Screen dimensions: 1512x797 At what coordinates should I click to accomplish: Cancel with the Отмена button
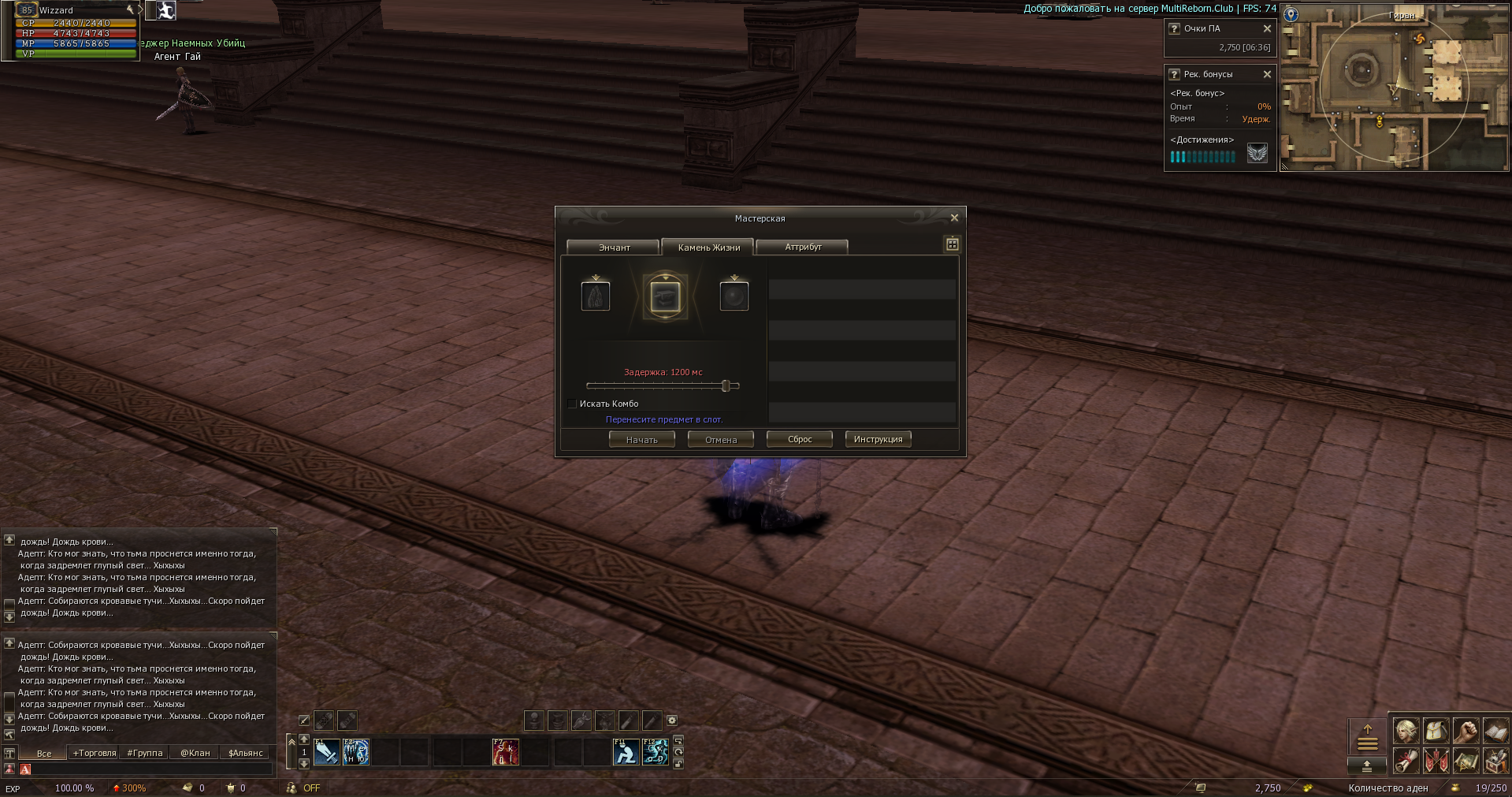pyautogui.click(x=720, y=440)
